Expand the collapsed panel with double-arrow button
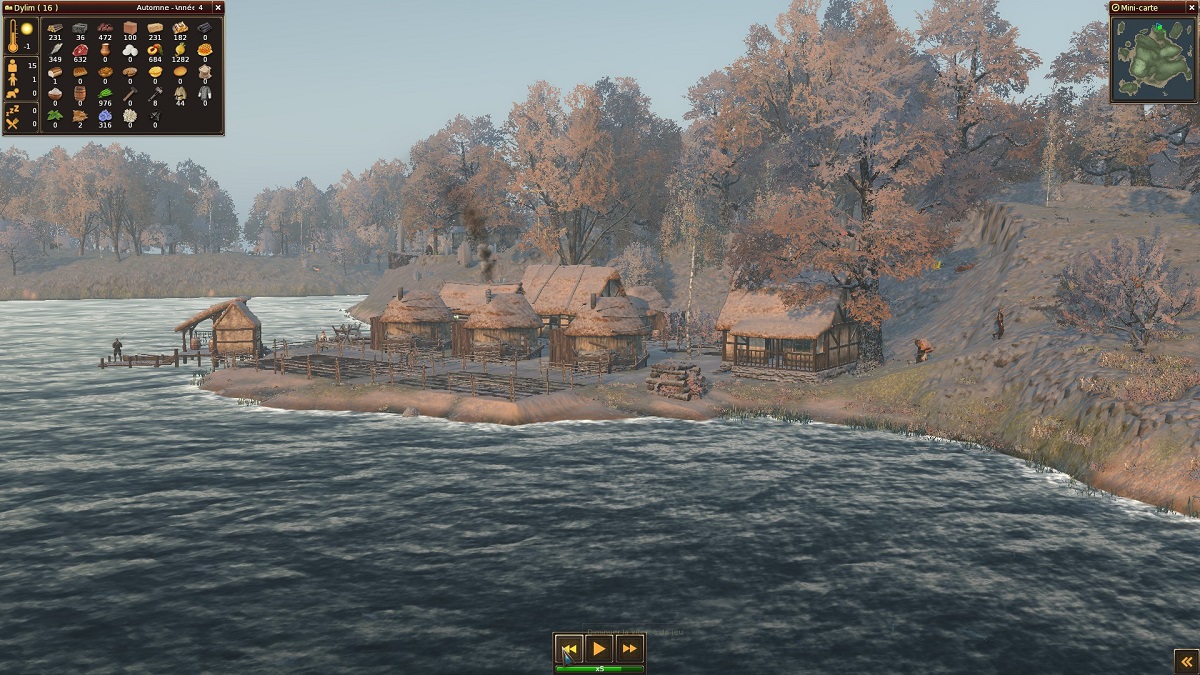1200x675 pixels. [x=1185, y=660]
